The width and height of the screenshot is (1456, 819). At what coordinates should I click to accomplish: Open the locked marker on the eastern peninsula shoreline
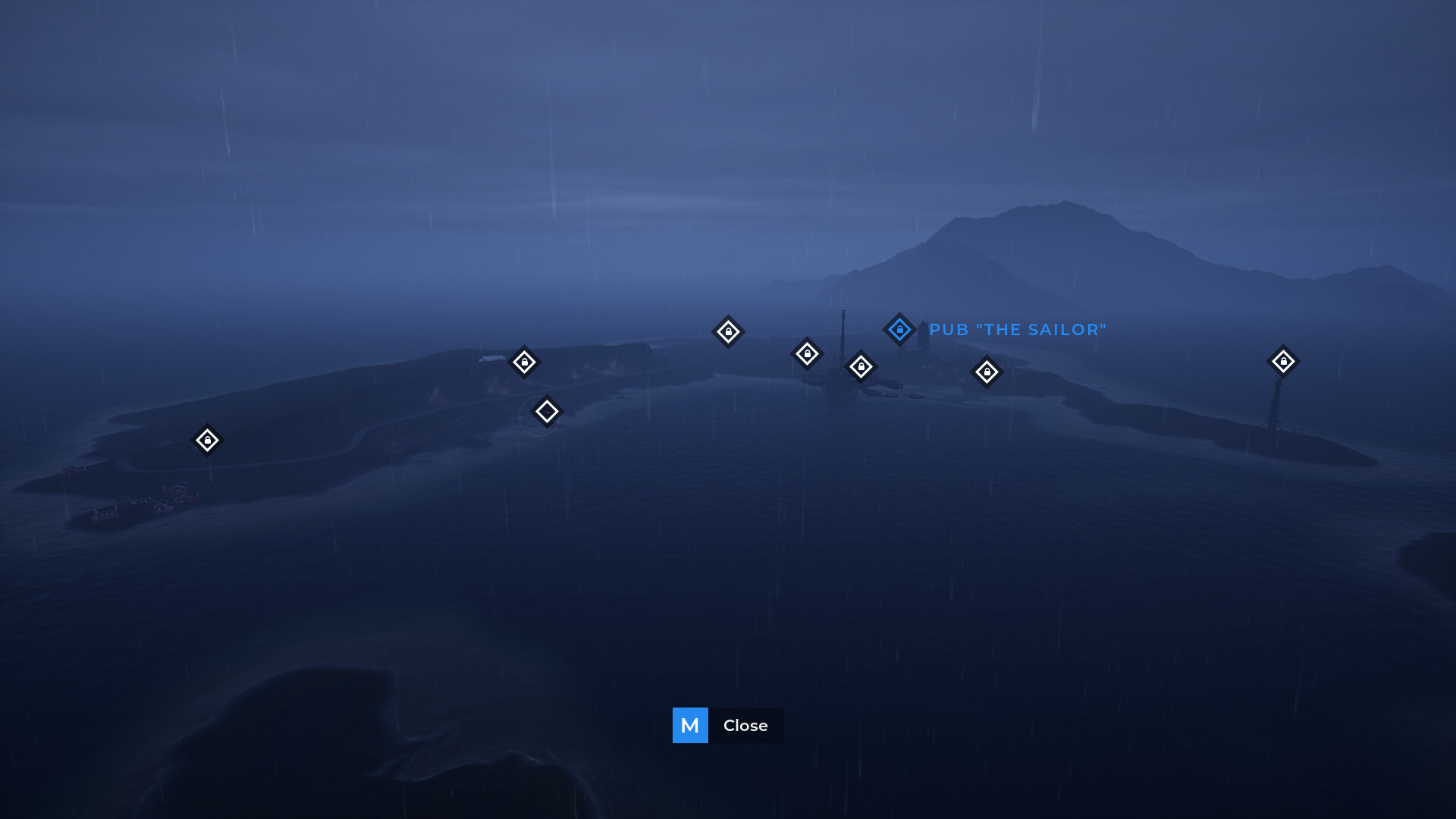point(987,371)
